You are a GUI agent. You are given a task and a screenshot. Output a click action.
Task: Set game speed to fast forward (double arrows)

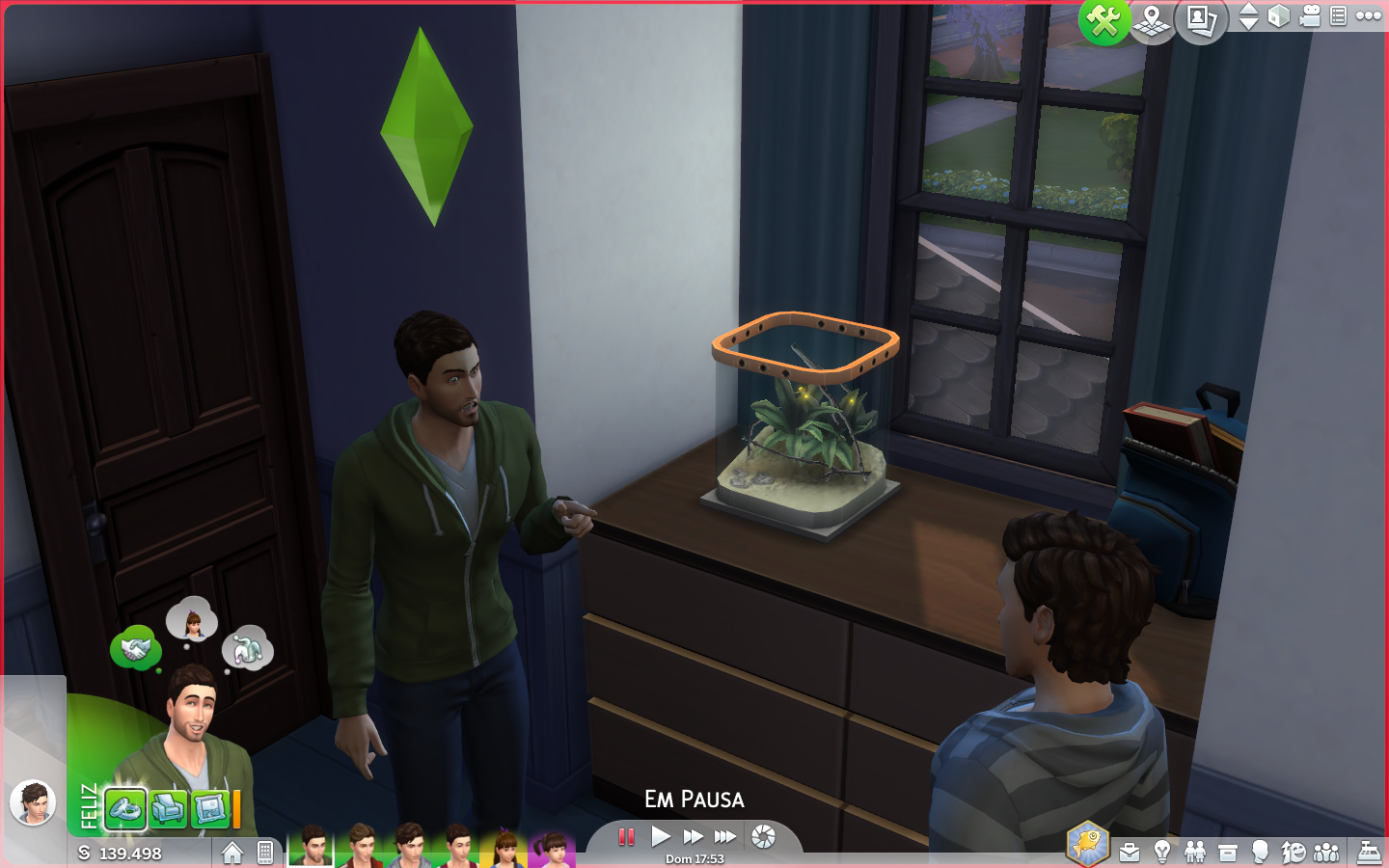693,837
